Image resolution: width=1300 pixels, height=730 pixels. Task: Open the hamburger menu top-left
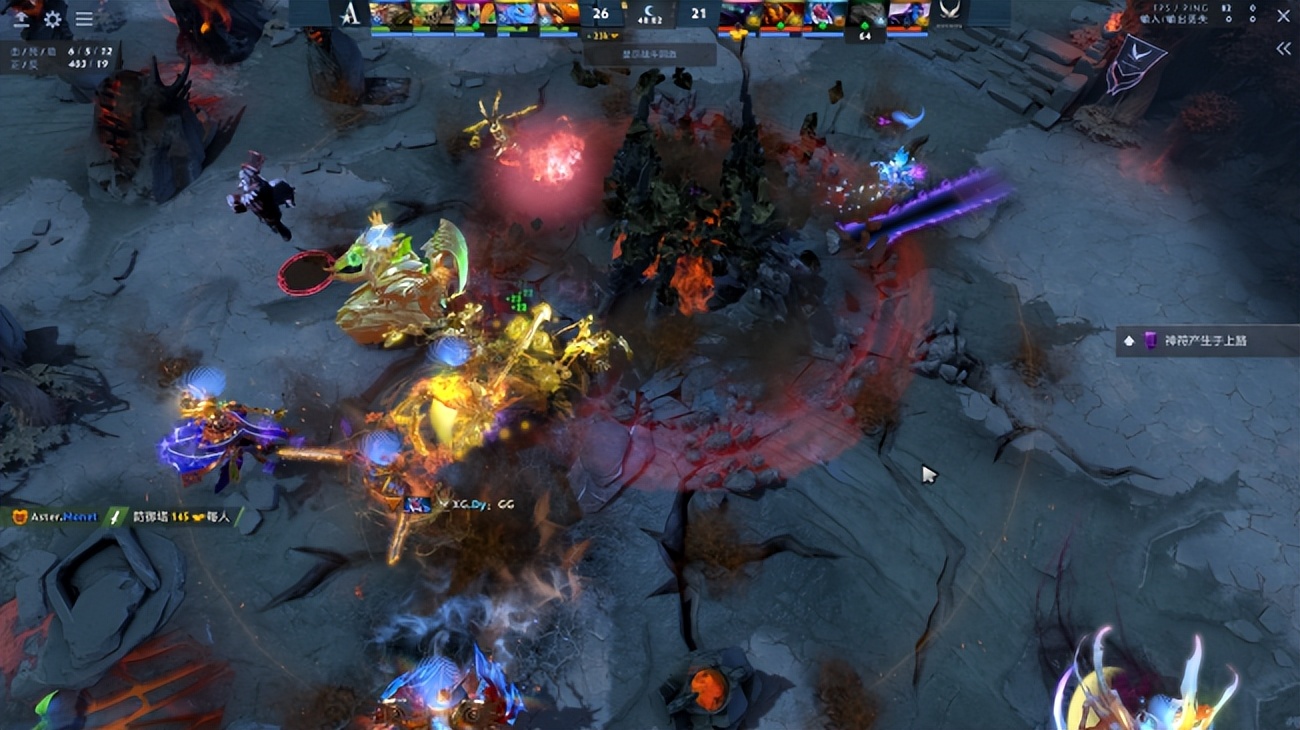coord(85,18)
